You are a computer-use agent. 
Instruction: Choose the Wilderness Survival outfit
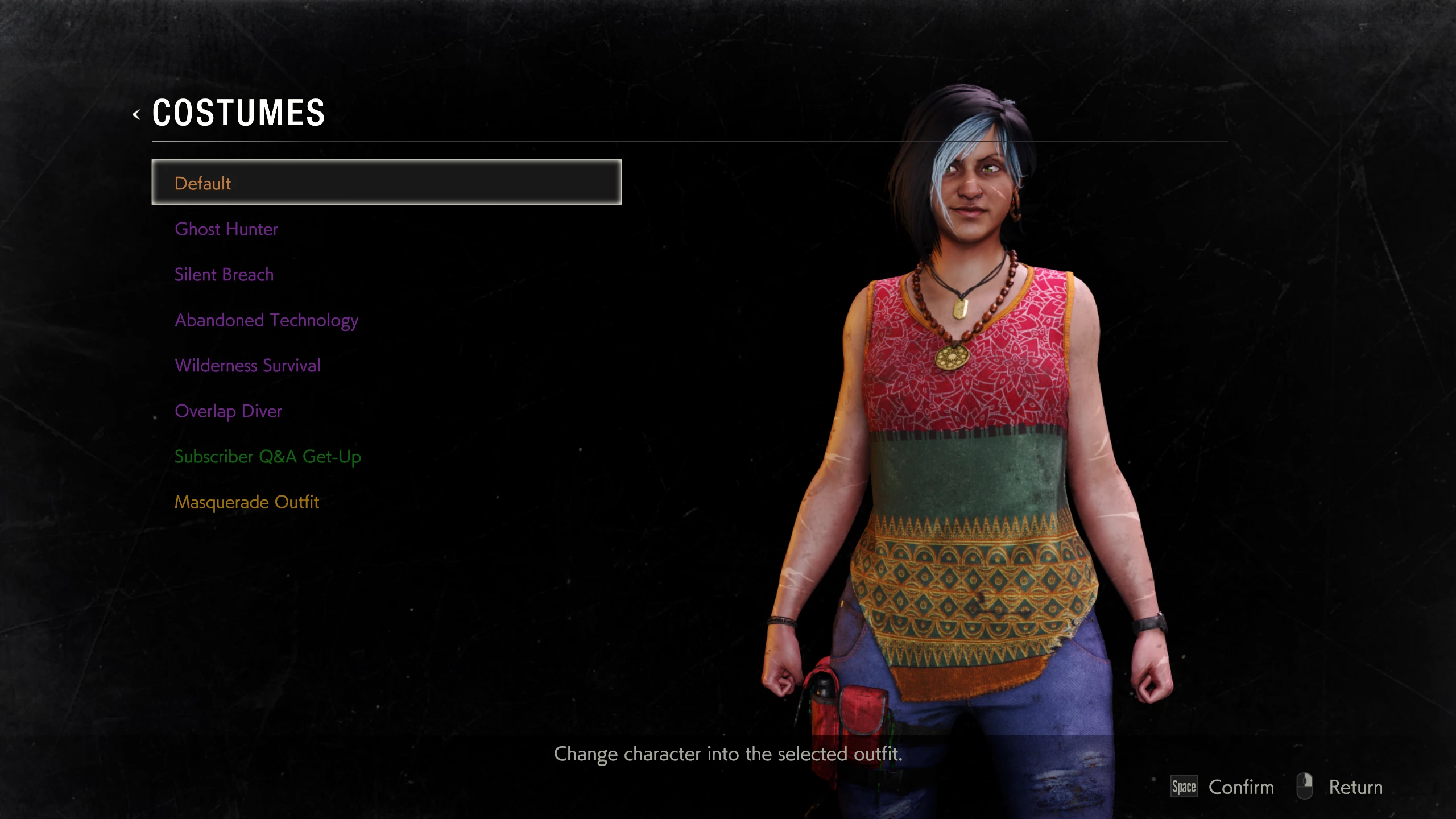[247, 365]
